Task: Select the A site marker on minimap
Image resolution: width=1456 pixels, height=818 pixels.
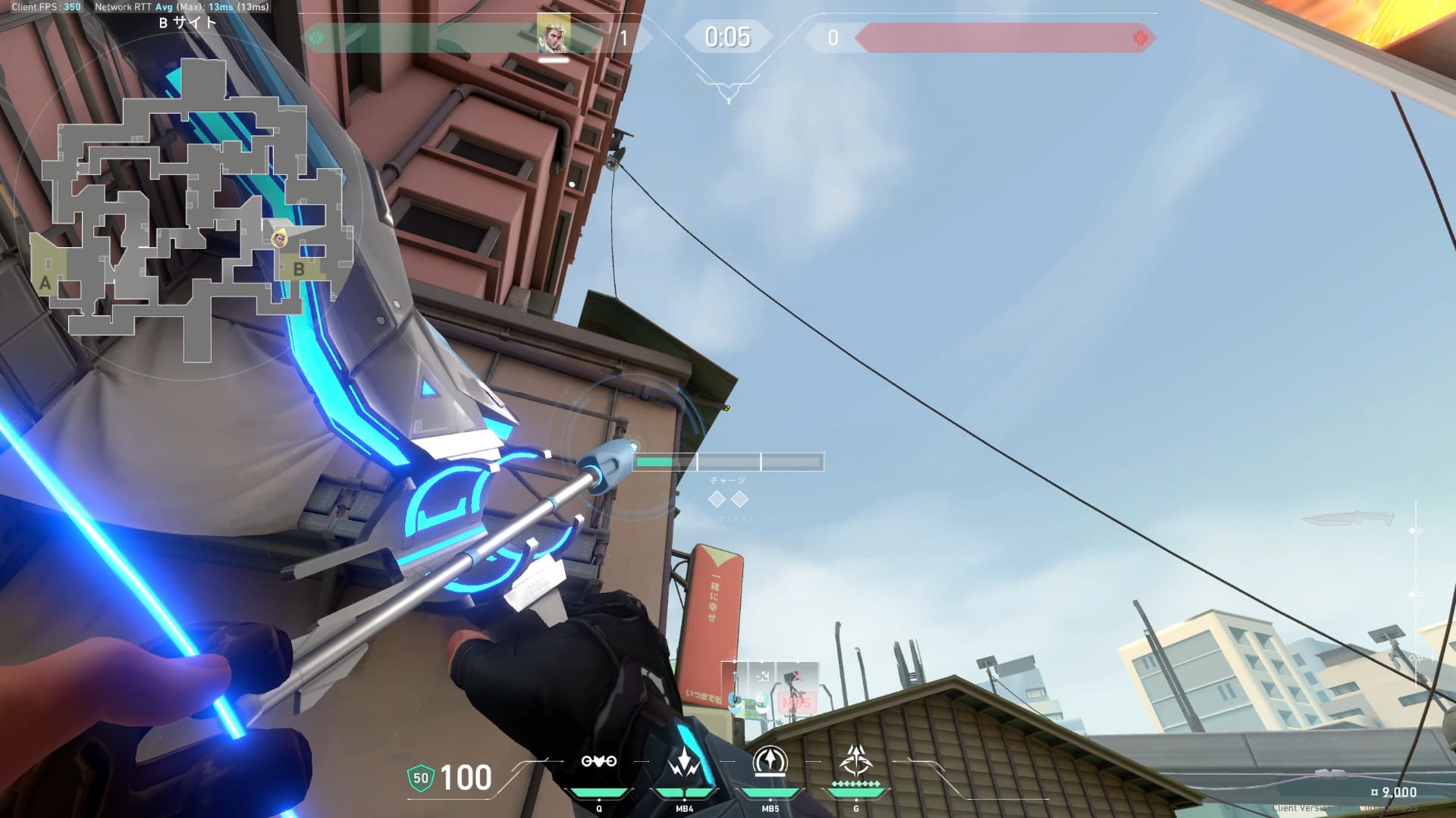Action: tap(45, 284)
